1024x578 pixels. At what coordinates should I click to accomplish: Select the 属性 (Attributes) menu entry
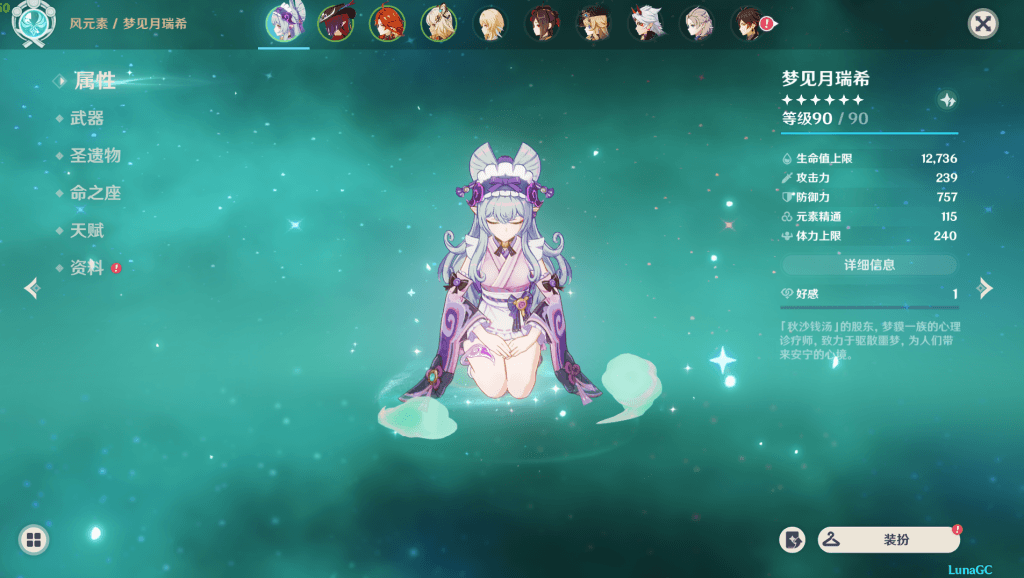point(94,81)
